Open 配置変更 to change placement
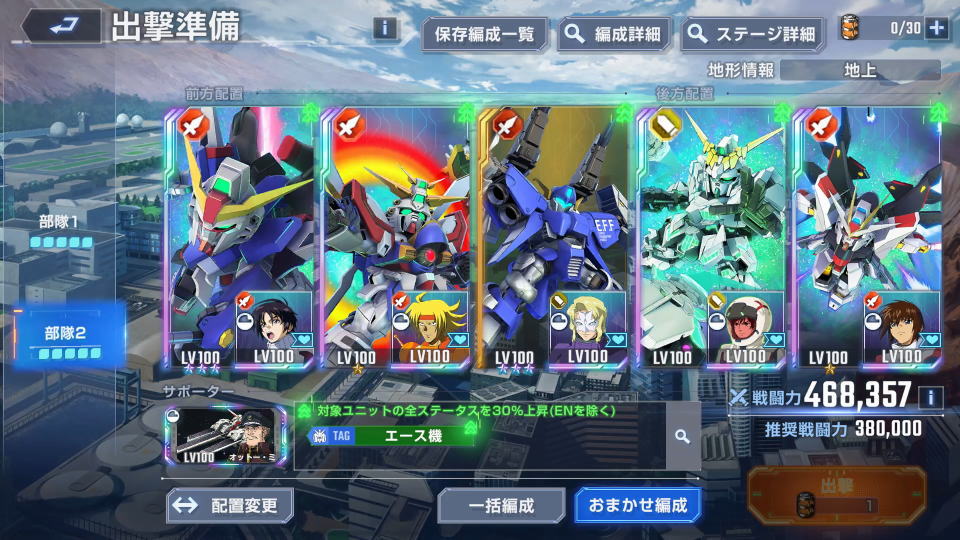 [230, 505]
